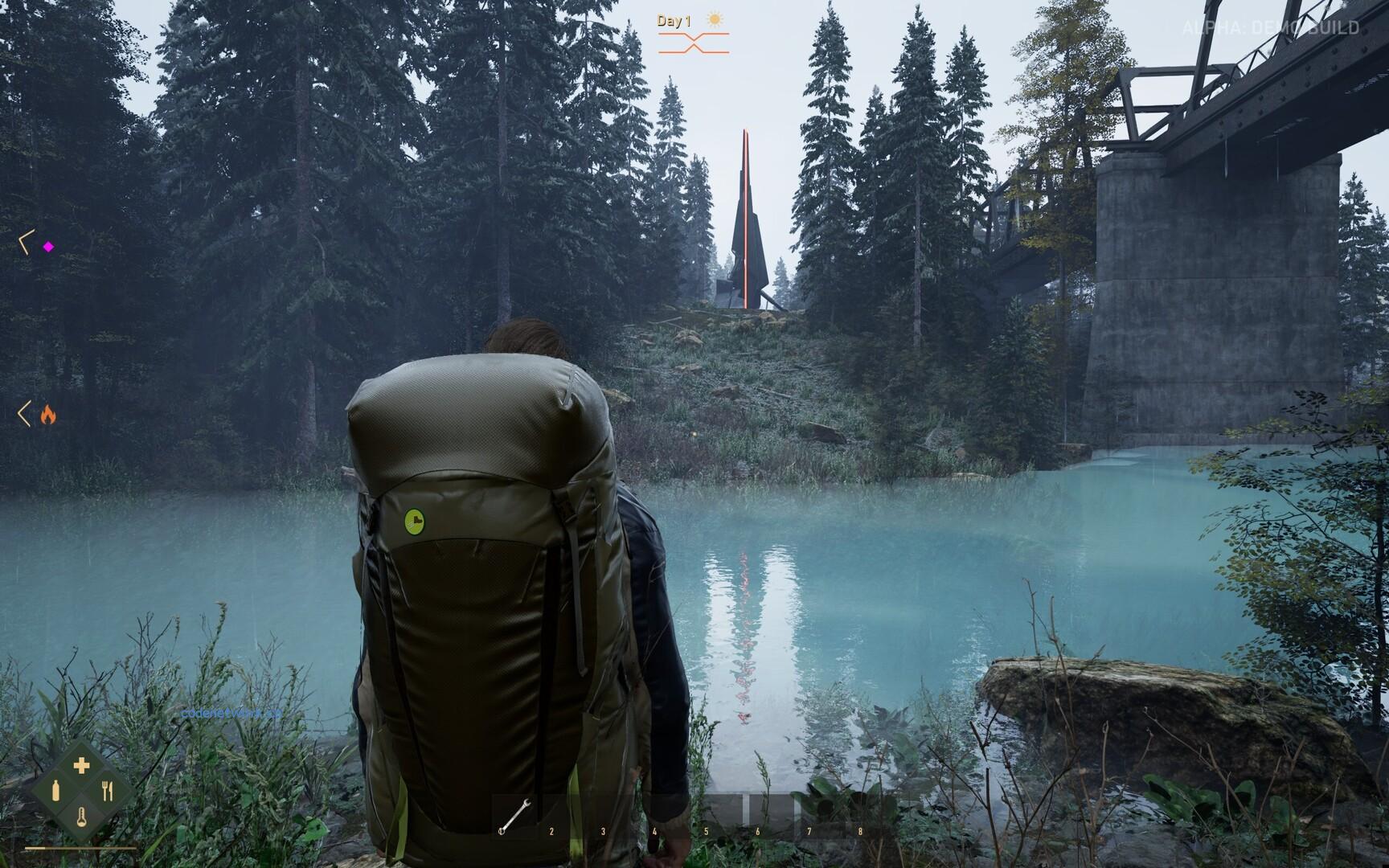
Task: Check the water bottle thirst icon
Action: pyautogui.click(x=55, y=791)
